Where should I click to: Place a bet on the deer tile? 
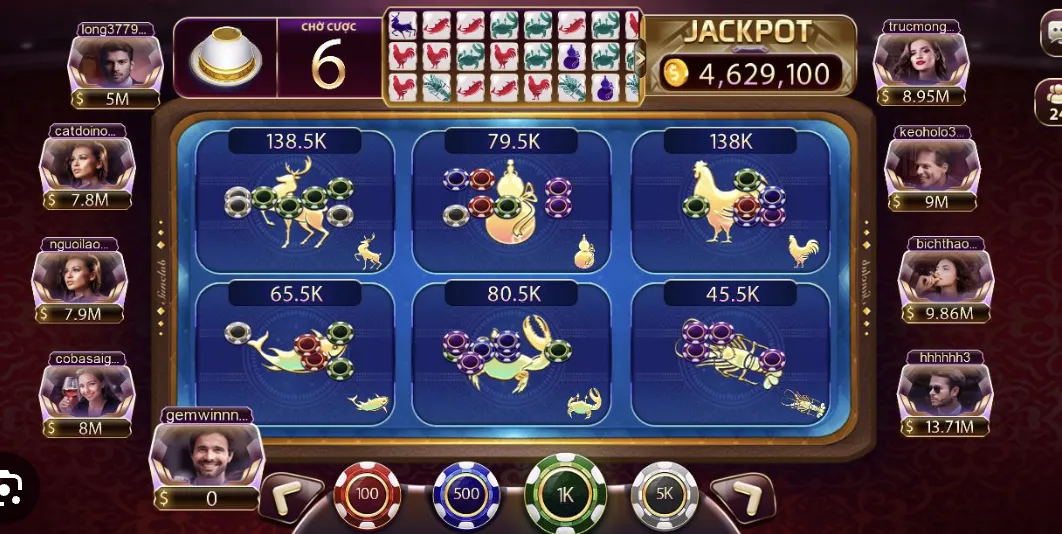[x=294, y=203]
